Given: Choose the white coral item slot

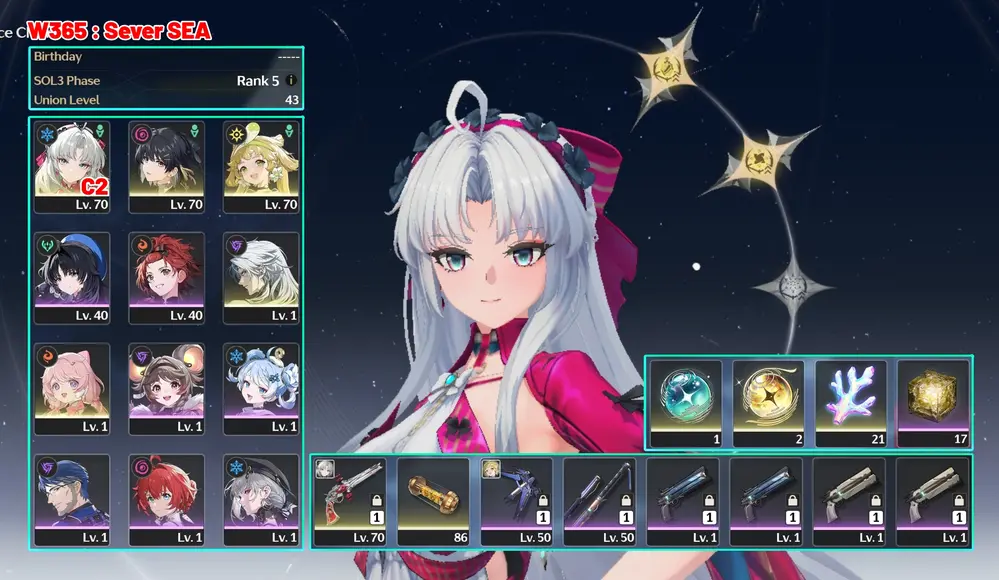Looking at the screenshot, I should 851,402.
